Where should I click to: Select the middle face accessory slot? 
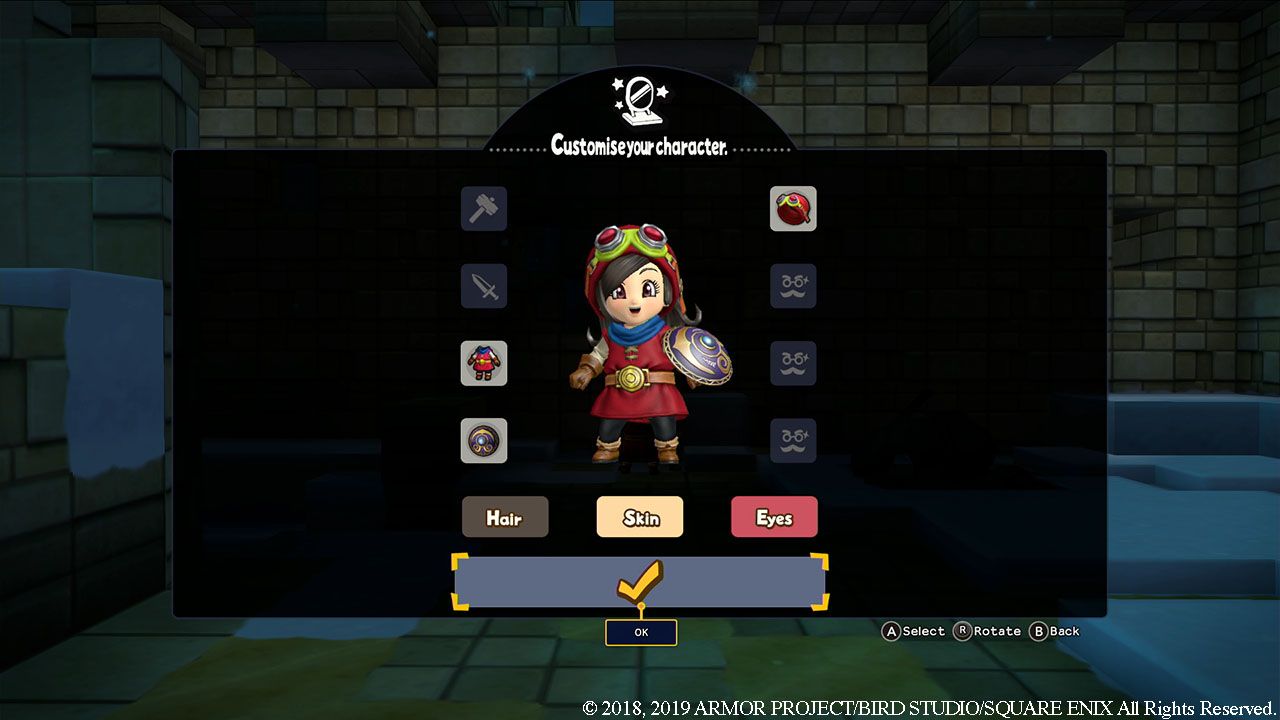pos(793,364)
